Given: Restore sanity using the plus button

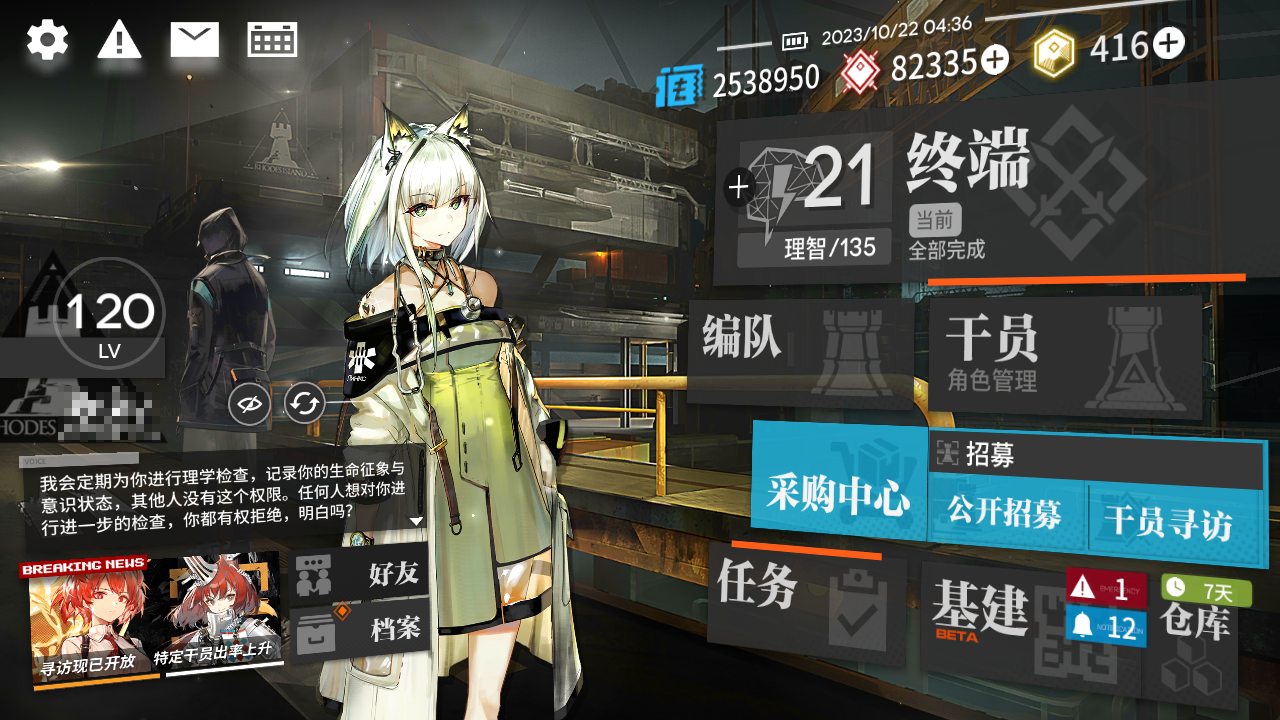Looking at the screenshot, I should tap(739, 186).
